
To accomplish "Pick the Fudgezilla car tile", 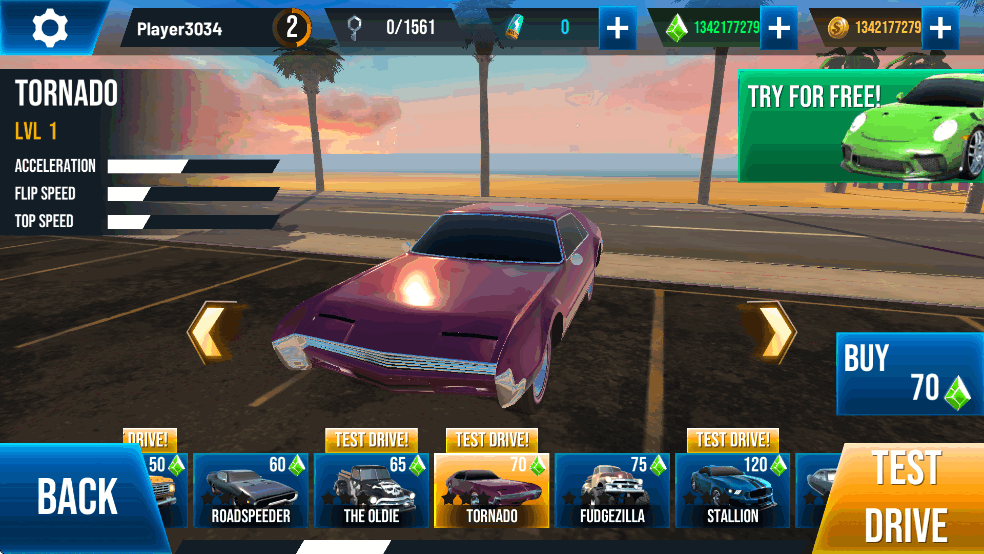I will 612,491.
